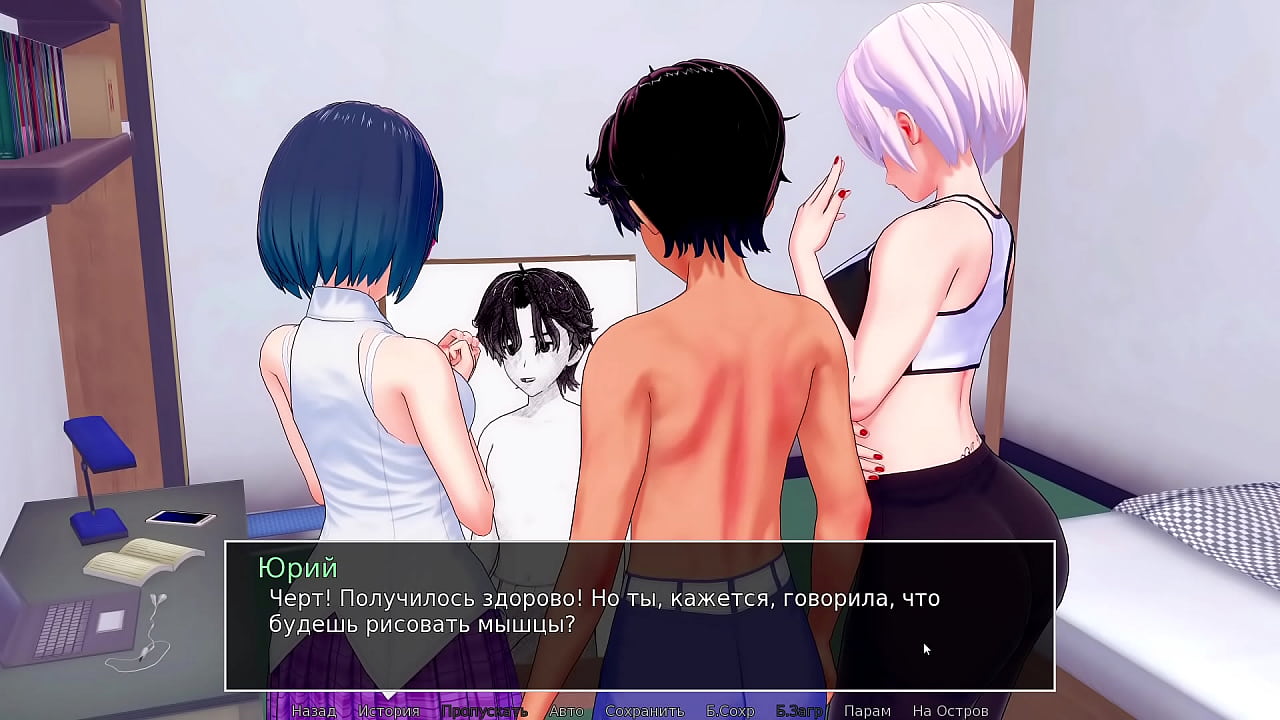Open the Парам settings menu
Image resolution: width=1280 pixels, height=720 pixels.
(867, 711)
